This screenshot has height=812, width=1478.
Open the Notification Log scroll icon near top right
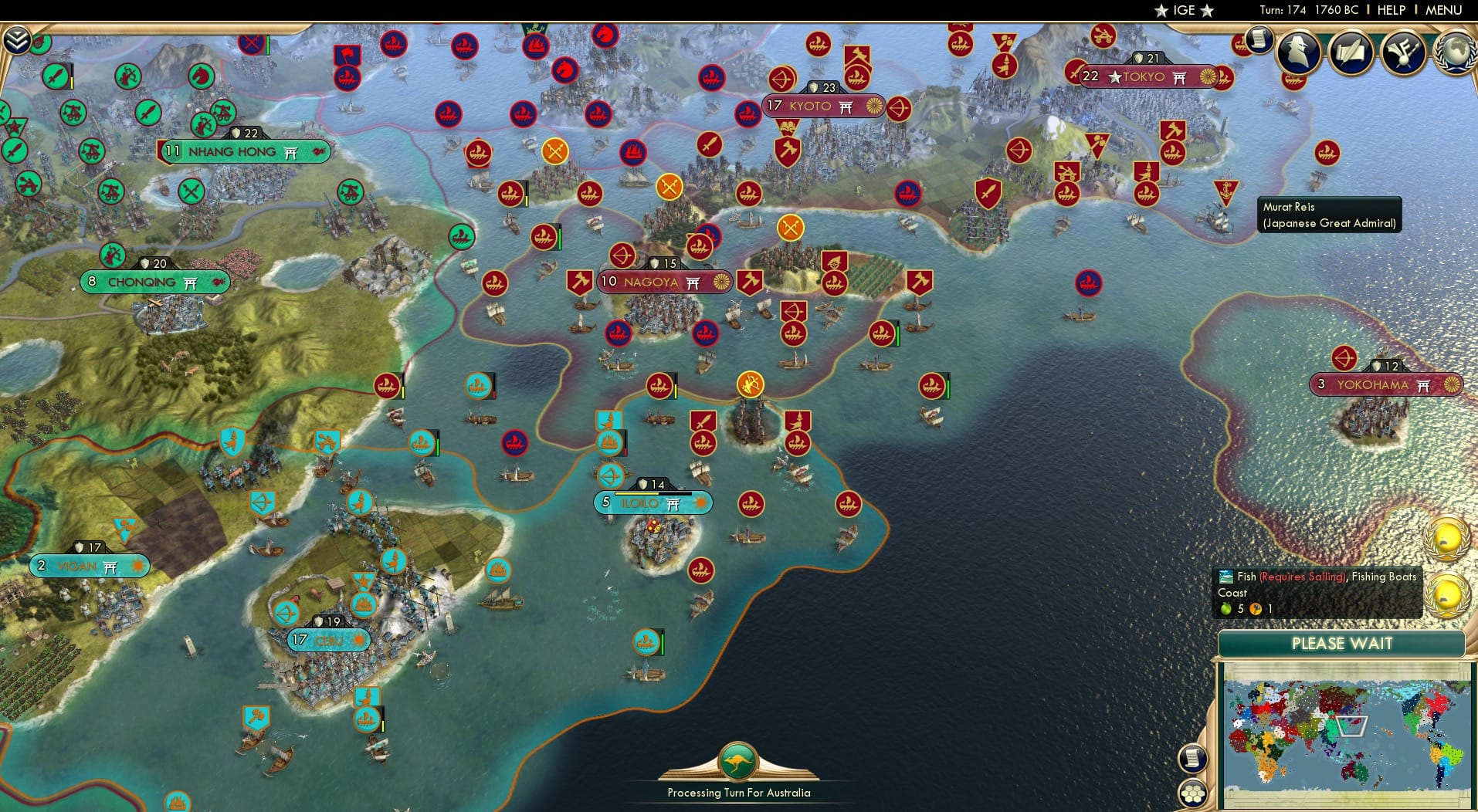(x=1259, y=40)
